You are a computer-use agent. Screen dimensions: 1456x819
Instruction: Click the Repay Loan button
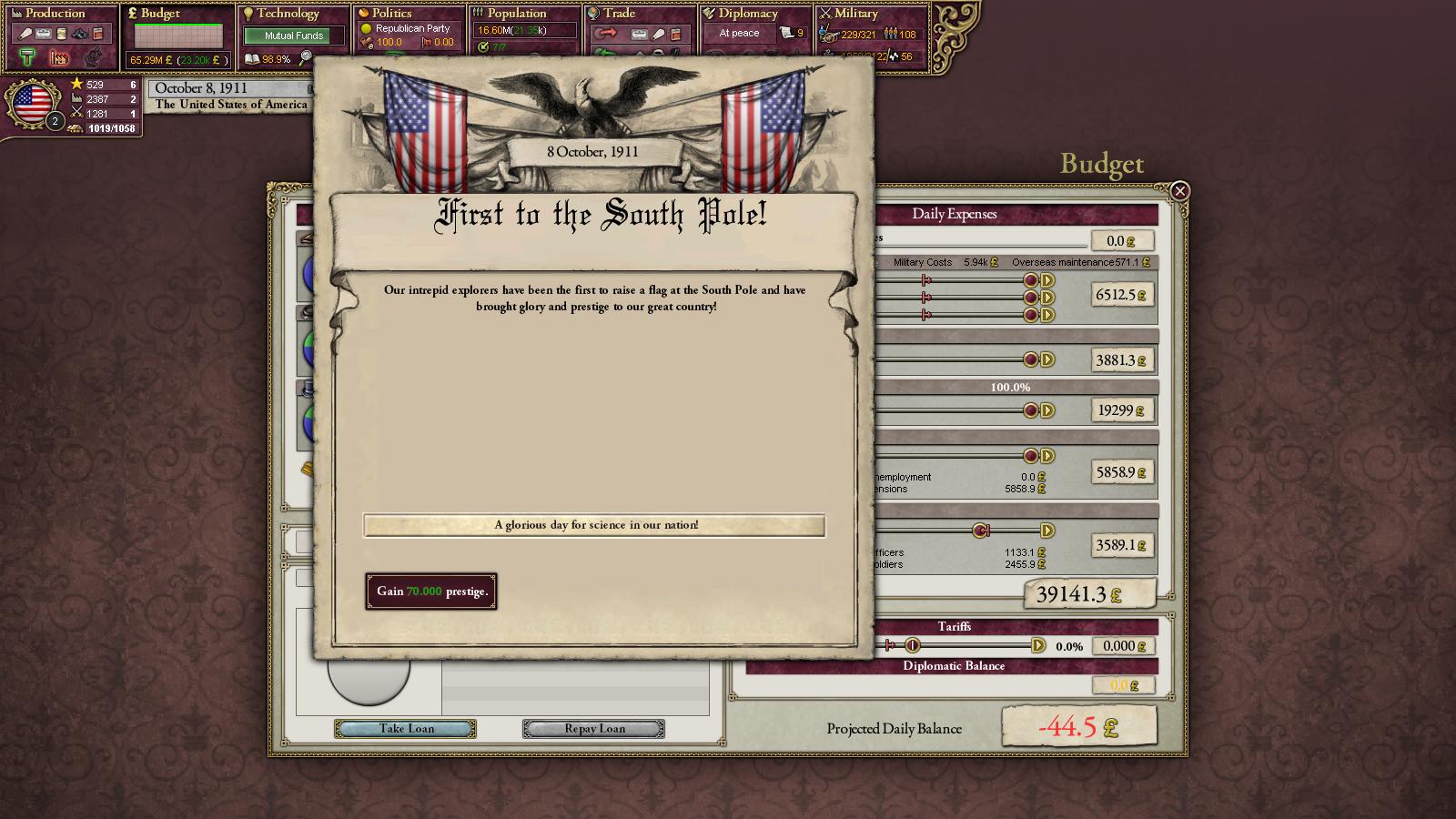coord(593,729)
